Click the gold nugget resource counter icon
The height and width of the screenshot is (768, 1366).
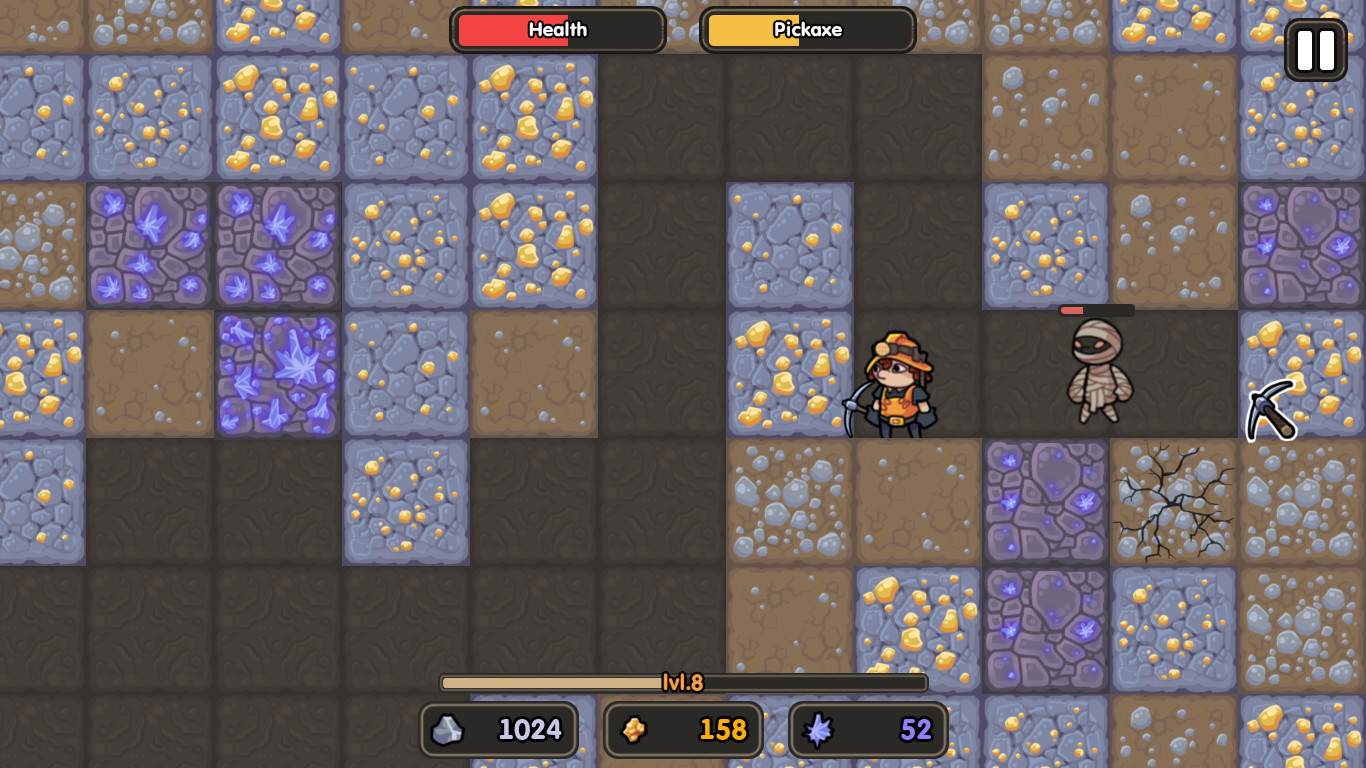[634, 729]
